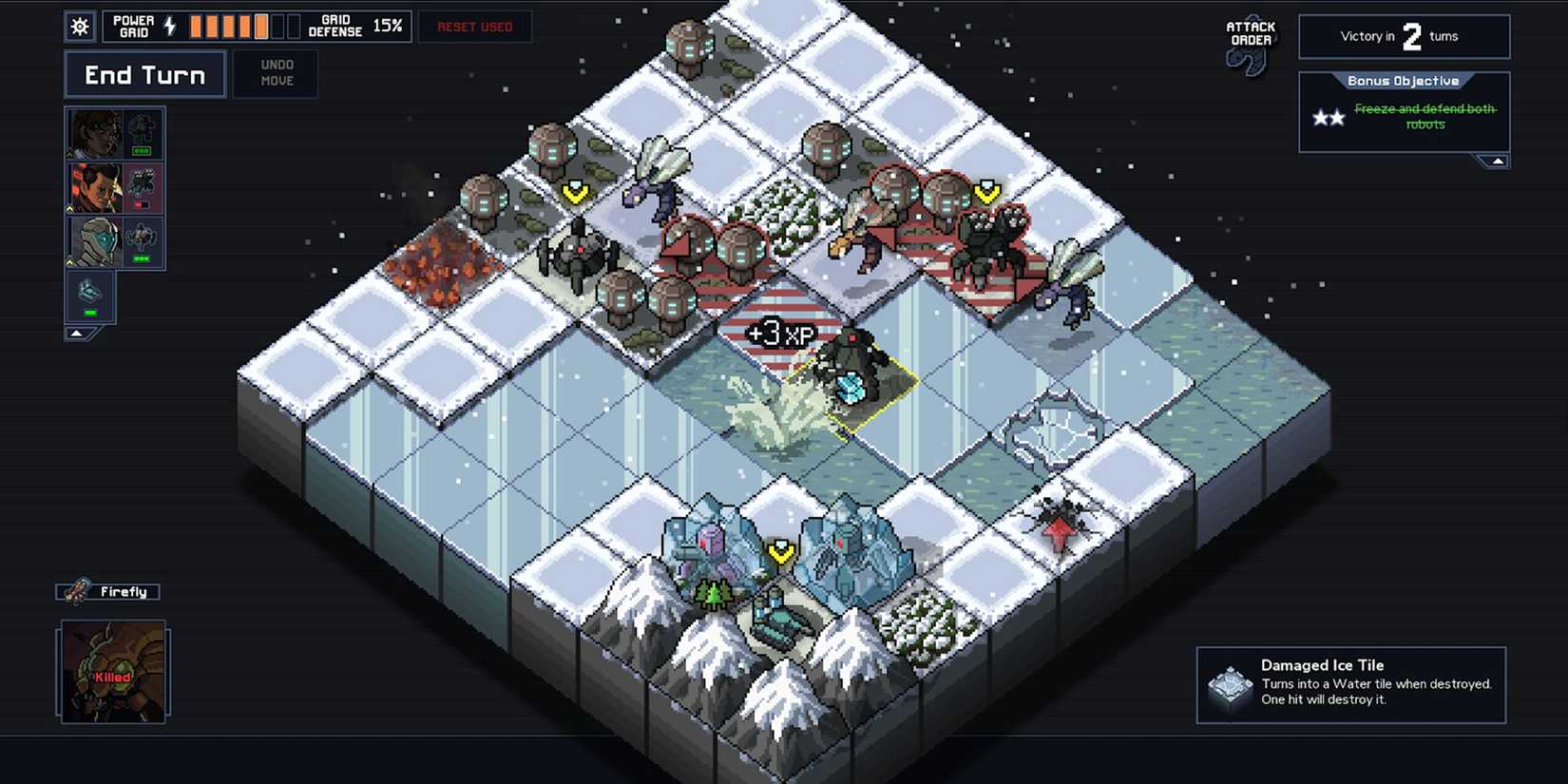Collapse the squad roster with the arrow tab

click(x=77, y=333)
